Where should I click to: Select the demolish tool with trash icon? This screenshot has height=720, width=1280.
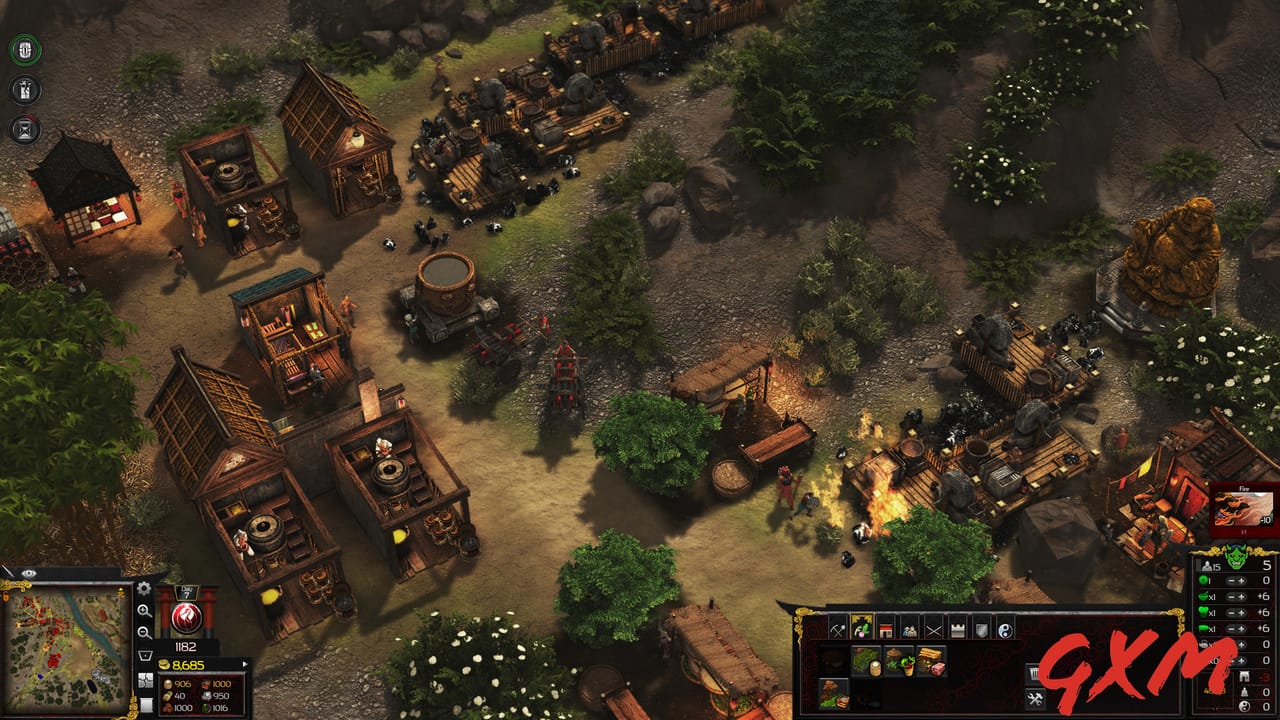tap(1034, 673)
